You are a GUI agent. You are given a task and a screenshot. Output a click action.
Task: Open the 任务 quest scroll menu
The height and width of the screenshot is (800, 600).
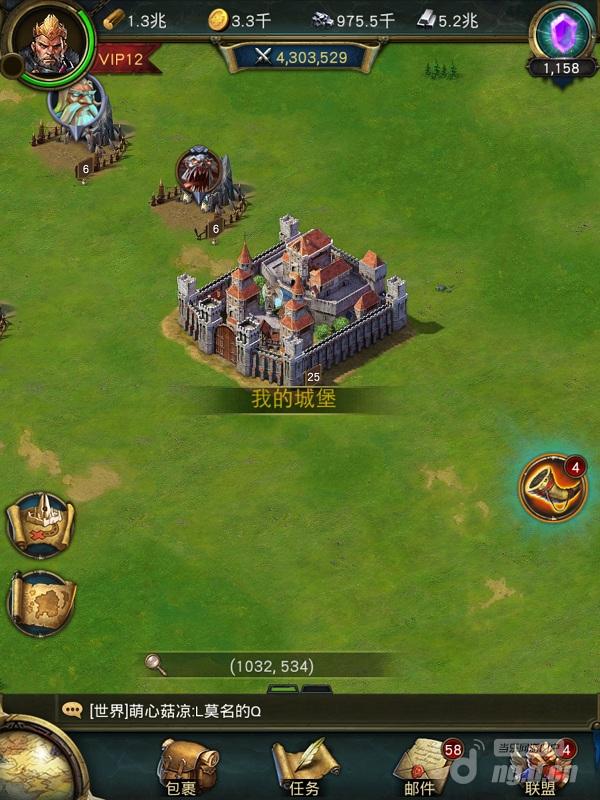point(304,768)
